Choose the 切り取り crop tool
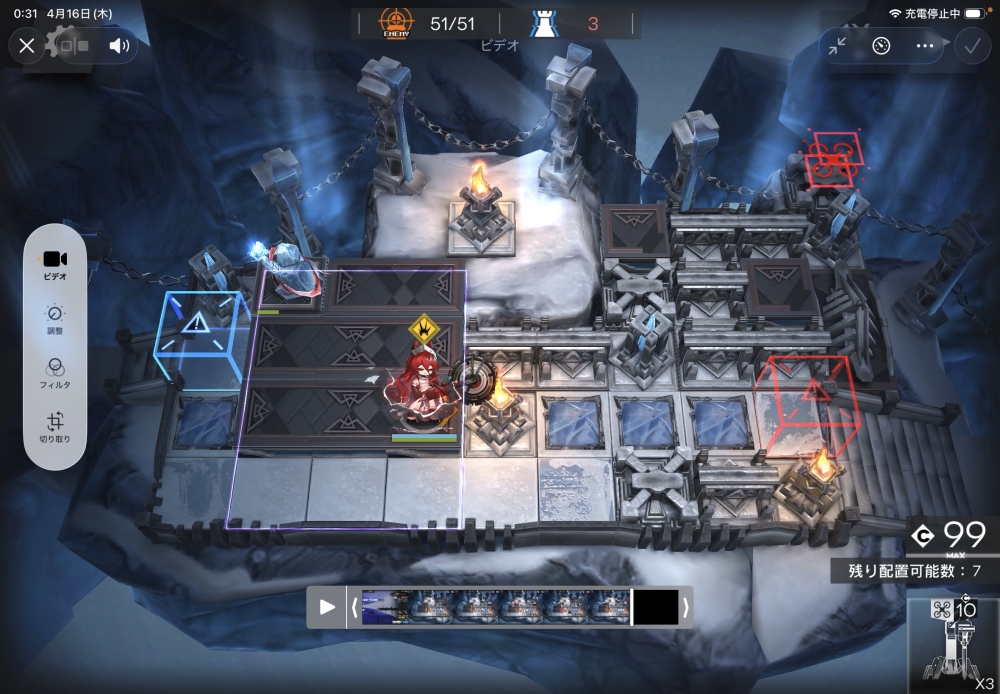 coord(55,427)
